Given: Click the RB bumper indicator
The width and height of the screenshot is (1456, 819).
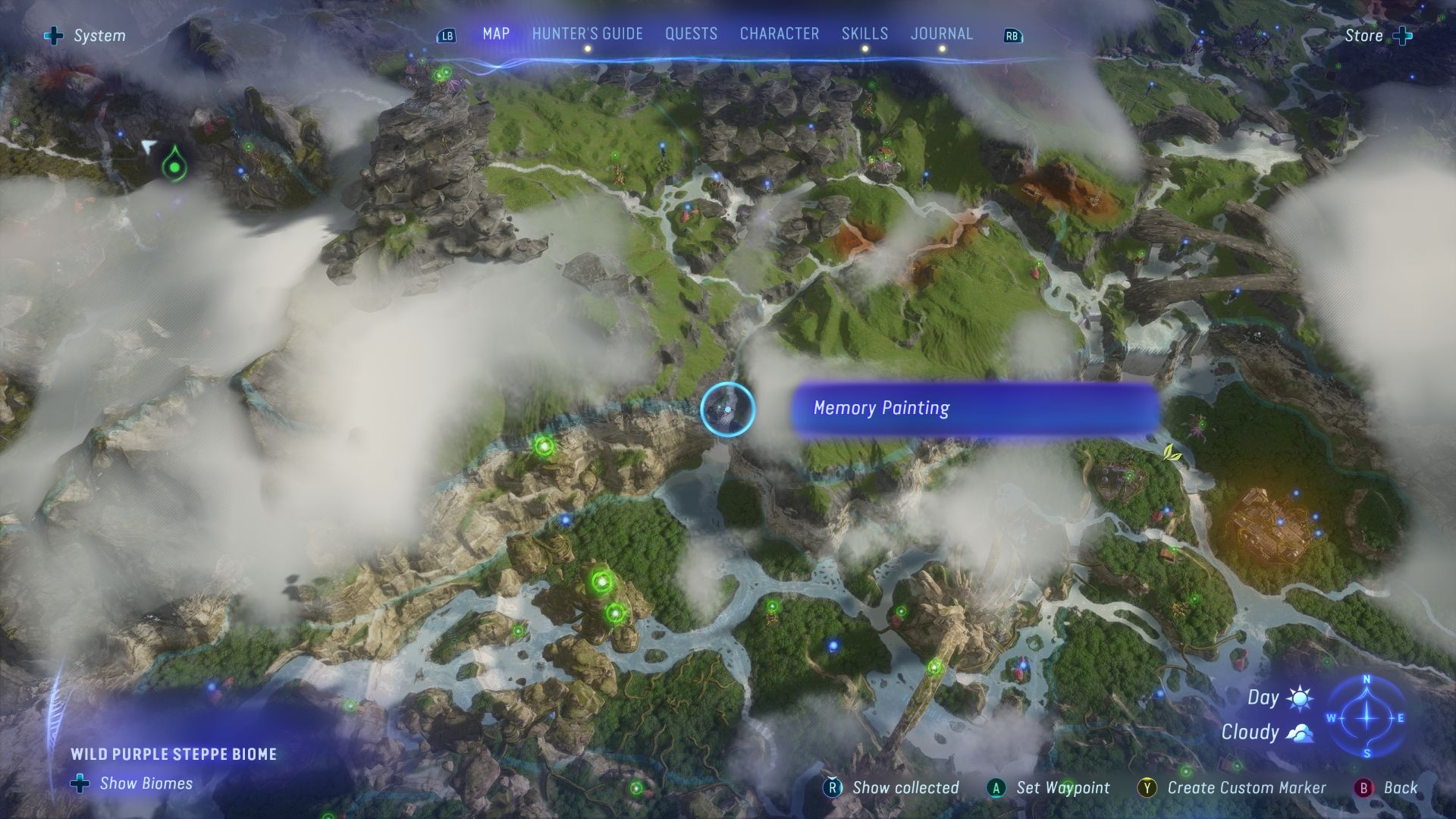Looking at the screenshot, I should [x=1012, y=35].
